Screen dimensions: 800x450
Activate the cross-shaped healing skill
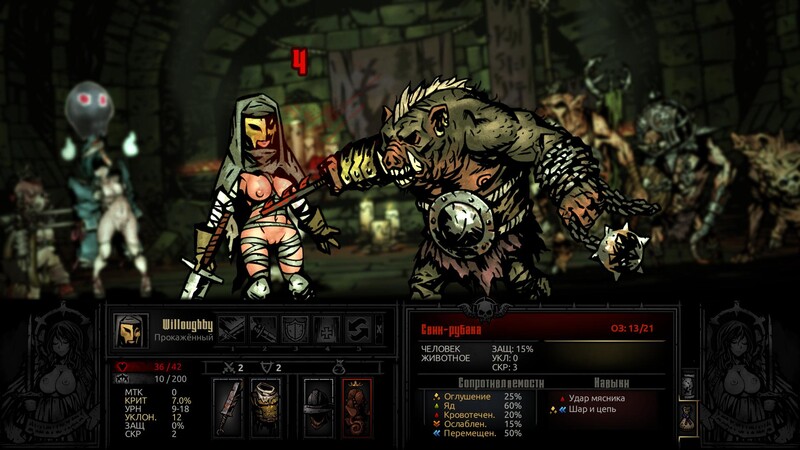pos(328,329)
